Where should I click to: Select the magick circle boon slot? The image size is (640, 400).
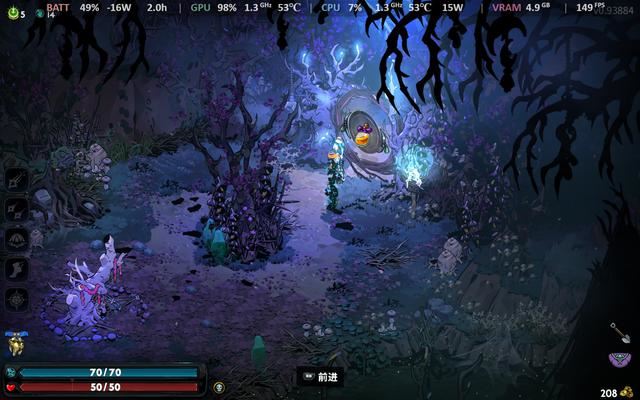click(18, 299)
